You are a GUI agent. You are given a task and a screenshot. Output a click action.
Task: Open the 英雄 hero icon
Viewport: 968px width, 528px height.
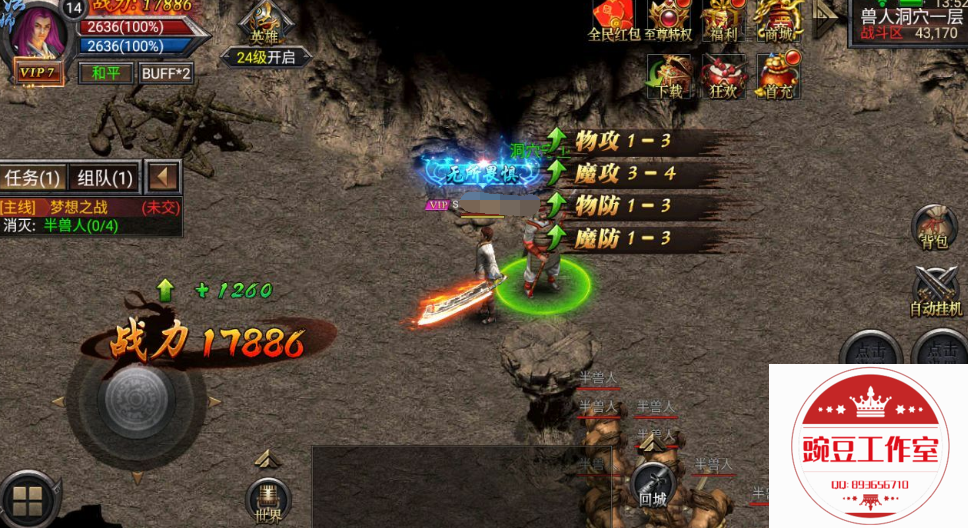tap(265, 22)
